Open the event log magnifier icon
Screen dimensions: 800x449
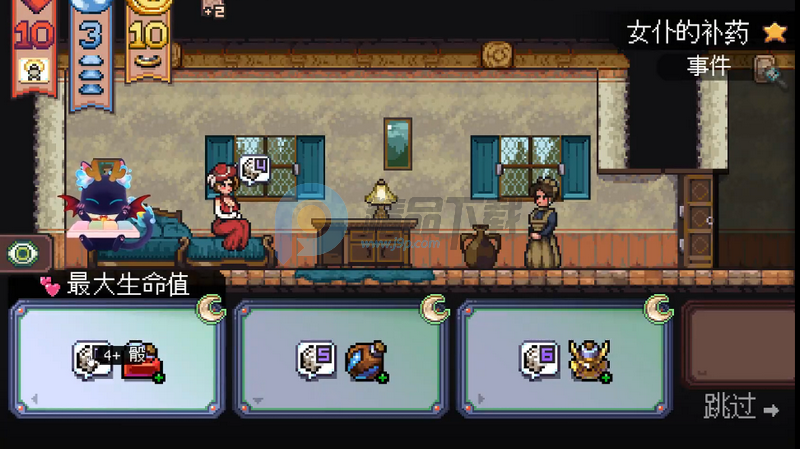pos(766,67)
